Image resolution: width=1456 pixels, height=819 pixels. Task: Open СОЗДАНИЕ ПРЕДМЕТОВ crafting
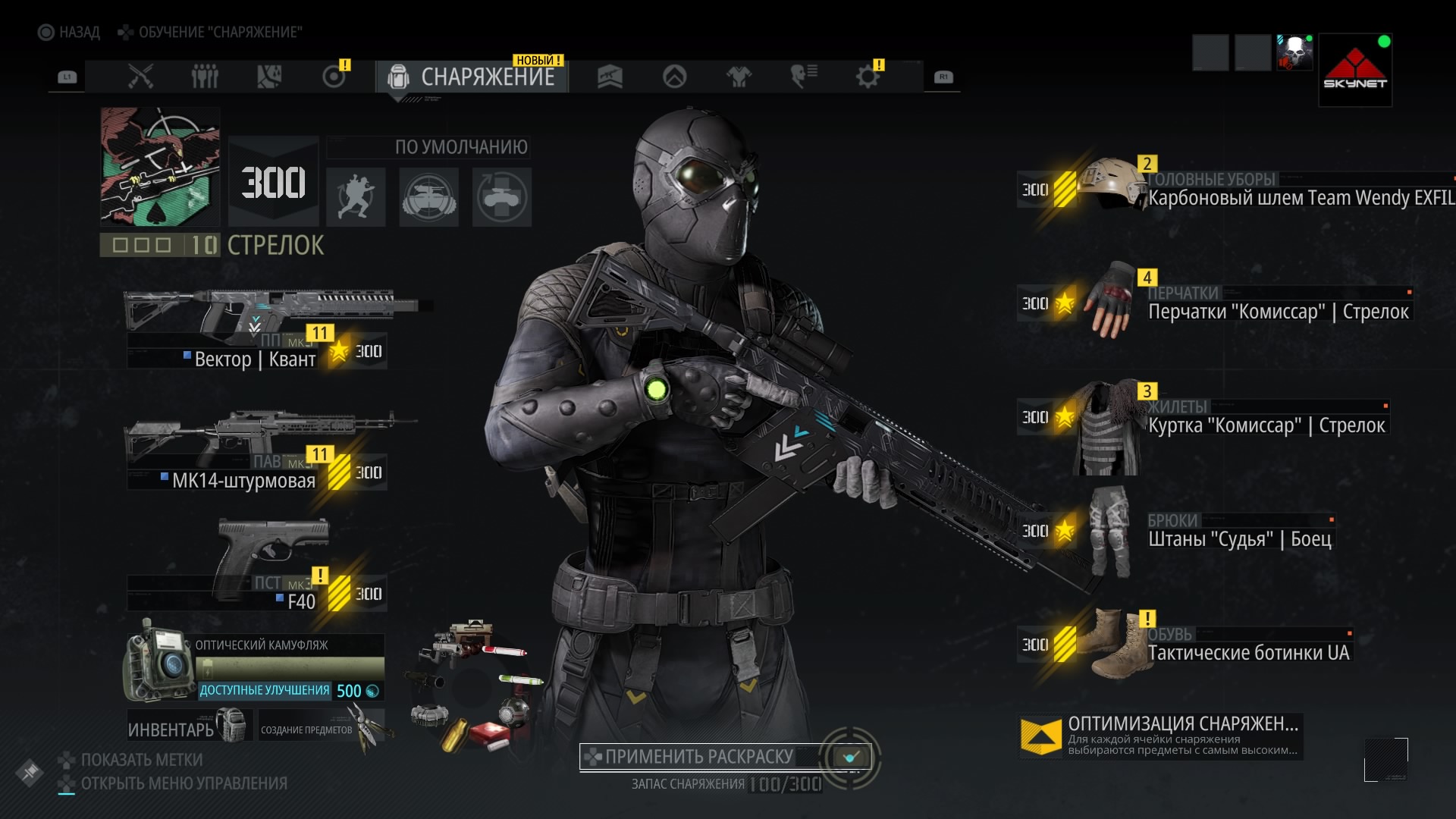322,726
